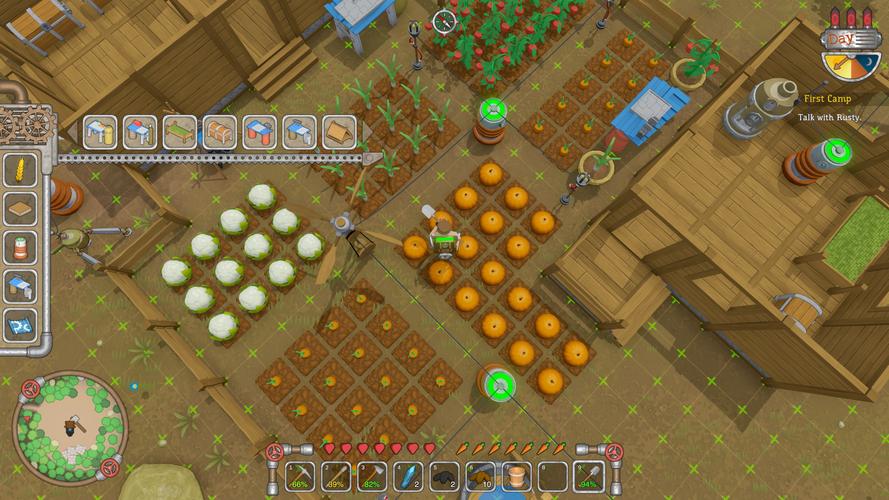
Task: Open the blueprint category
Action: [21, 324]
